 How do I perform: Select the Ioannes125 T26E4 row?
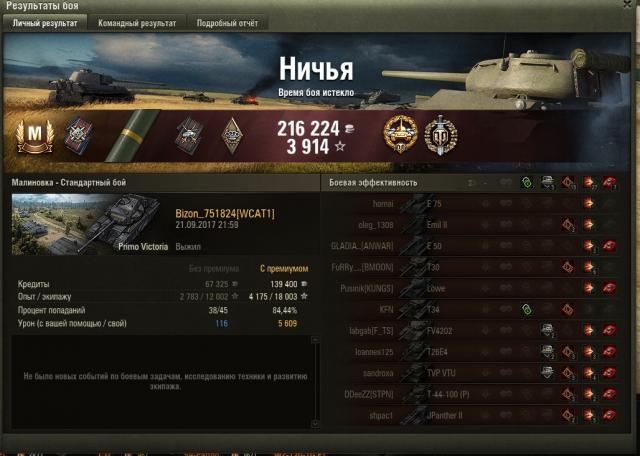click(470, 352)
